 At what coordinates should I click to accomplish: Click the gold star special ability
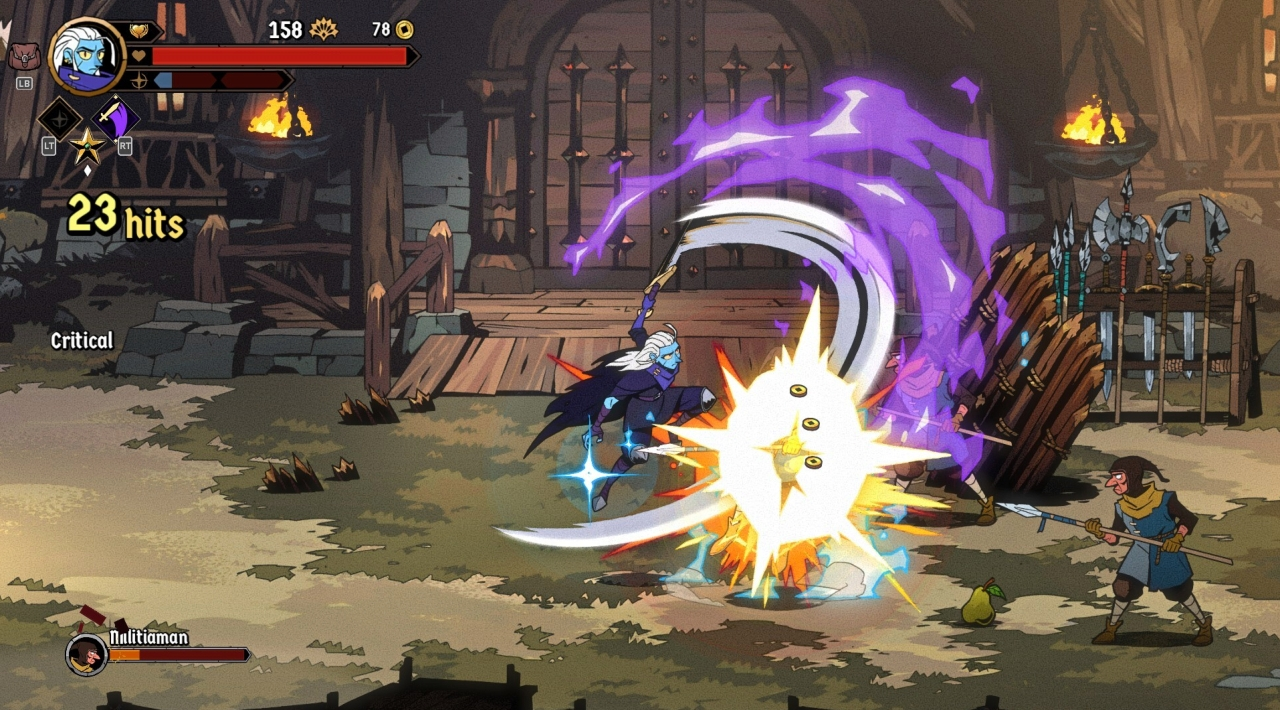(87, 146)
